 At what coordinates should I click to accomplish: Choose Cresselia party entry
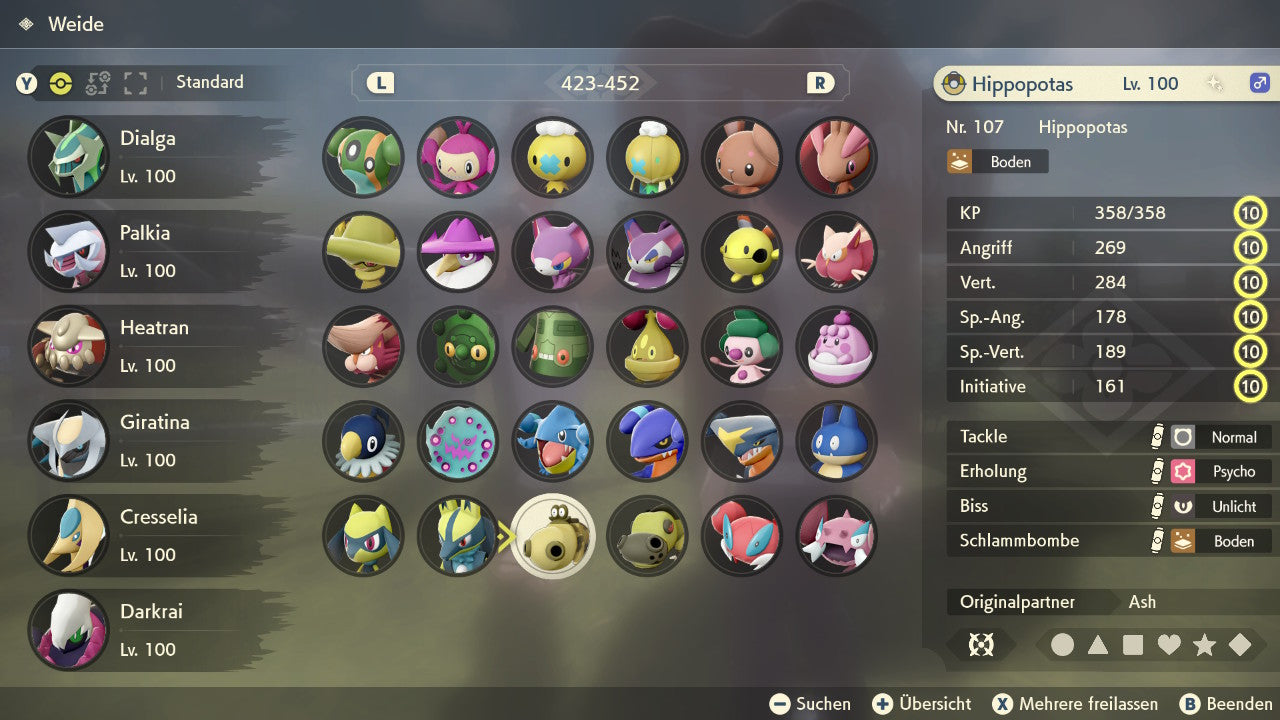point(150,535)
